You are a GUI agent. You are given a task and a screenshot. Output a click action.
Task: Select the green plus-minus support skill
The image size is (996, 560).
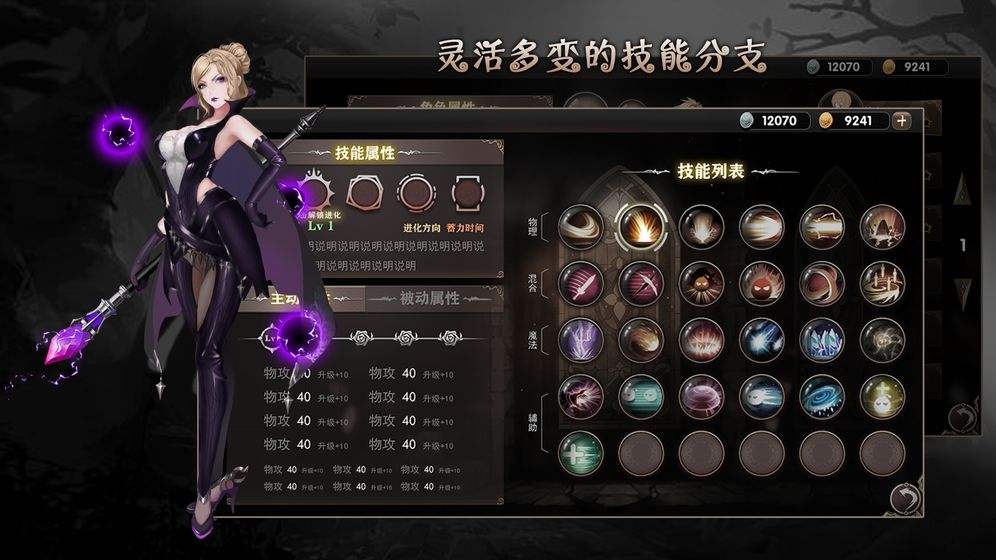coord(581,453)
